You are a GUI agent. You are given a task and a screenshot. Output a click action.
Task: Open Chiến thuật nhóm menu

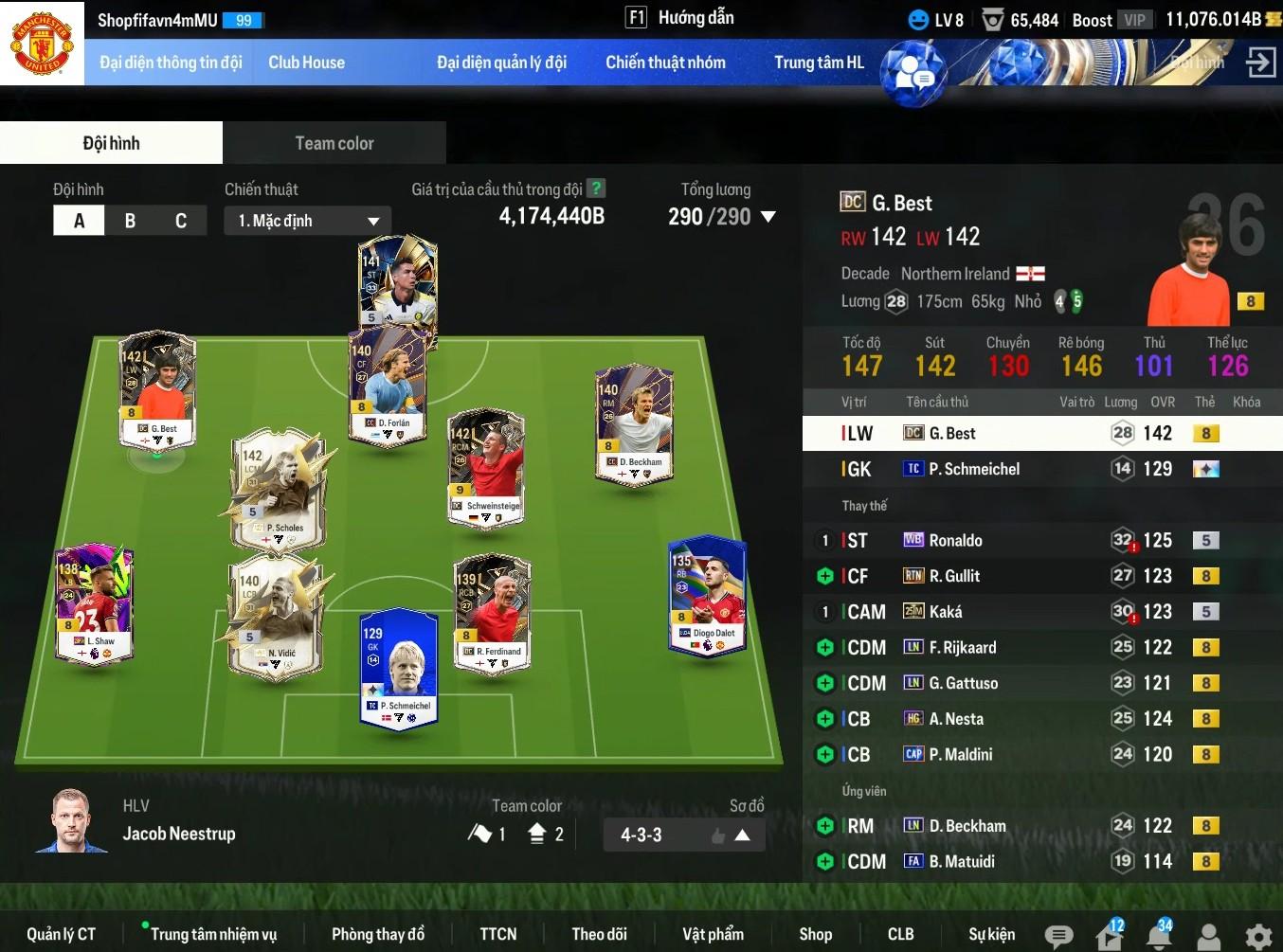tap(665, 63)
